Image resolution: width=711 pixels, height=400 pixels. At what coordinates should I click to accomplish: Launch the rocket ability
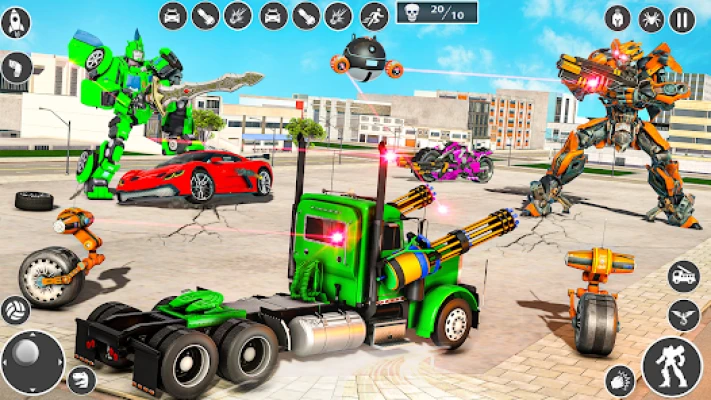tap(15, 22)
